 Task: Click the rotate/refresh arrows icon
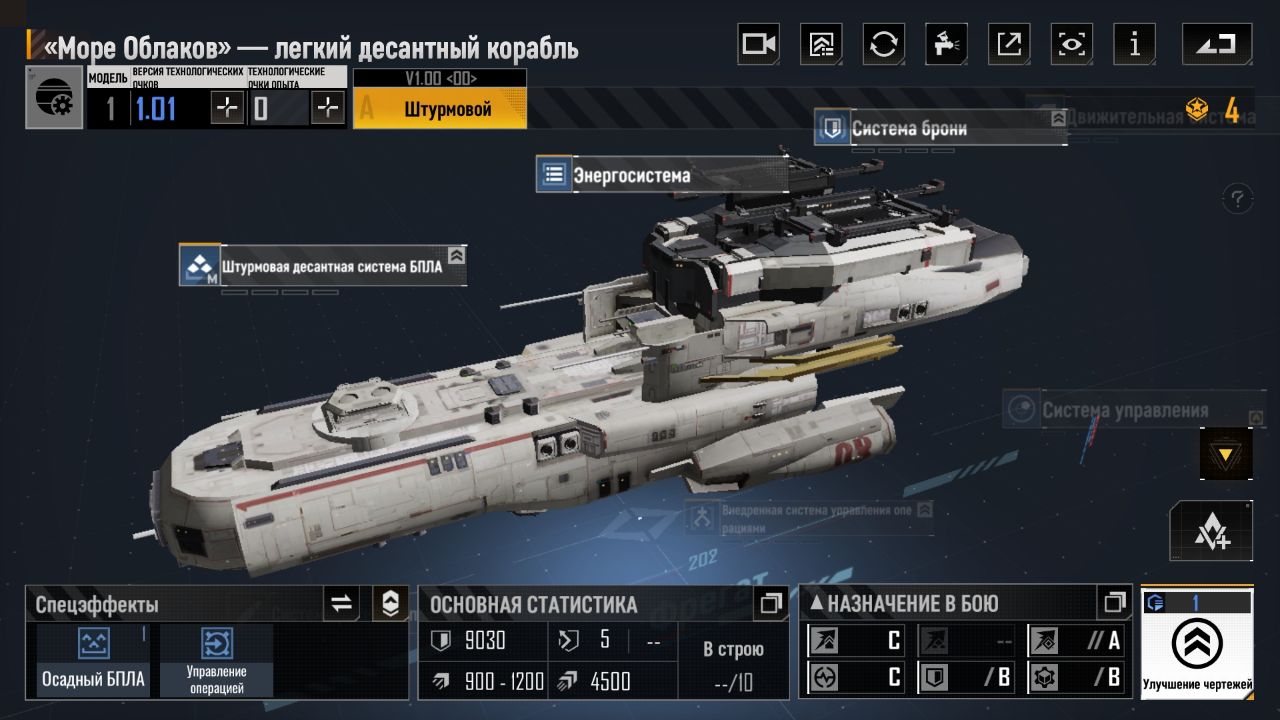884,44
